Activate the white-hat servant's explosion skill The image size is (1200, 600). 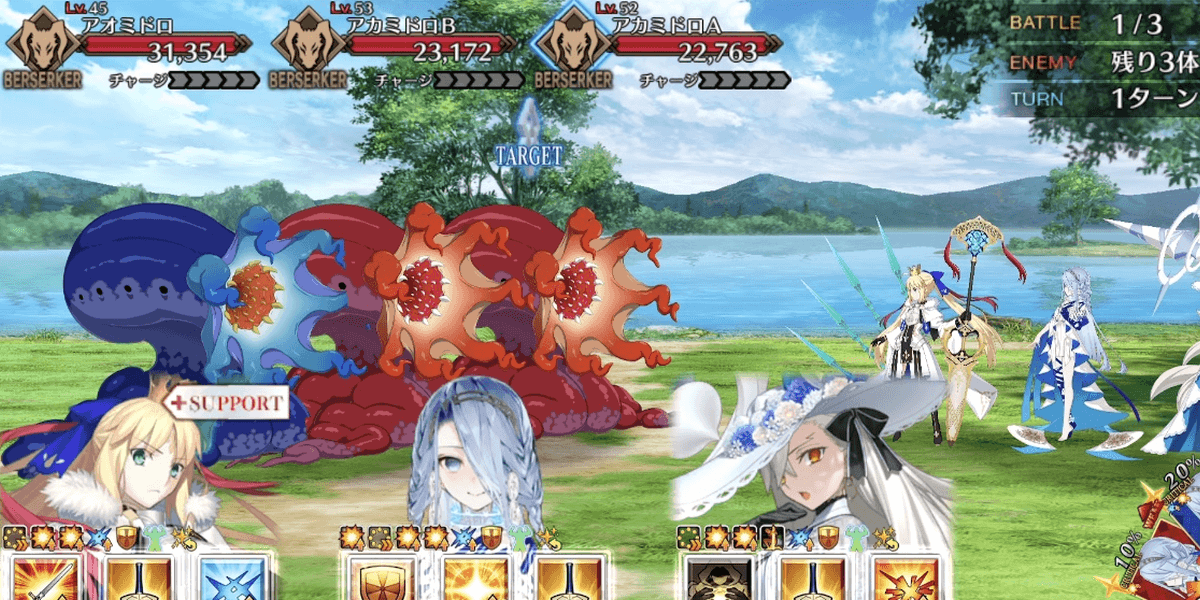click(x=905, y=580)
